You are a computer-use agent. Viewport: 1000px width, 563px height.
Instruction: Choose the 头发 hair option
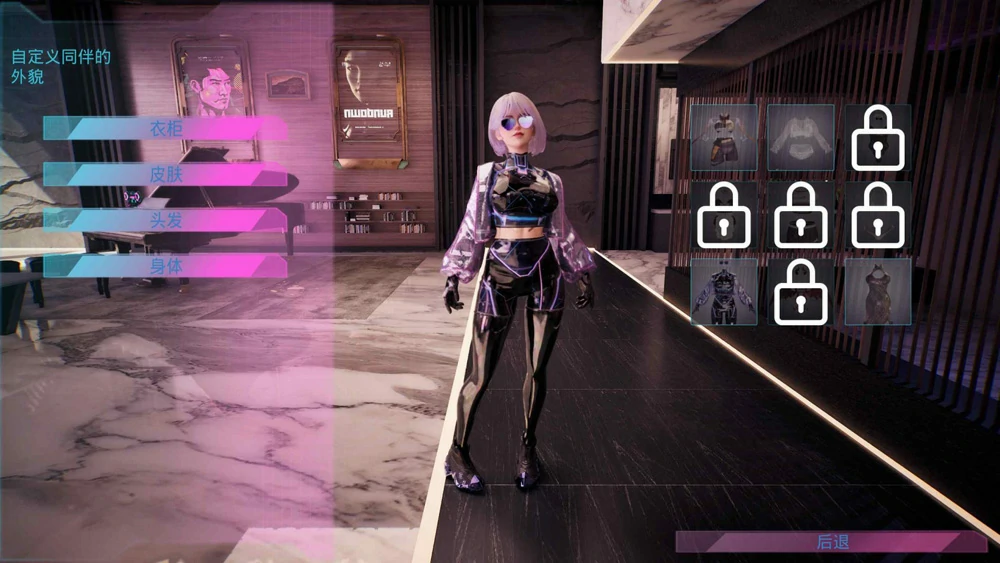pos(166,220)
